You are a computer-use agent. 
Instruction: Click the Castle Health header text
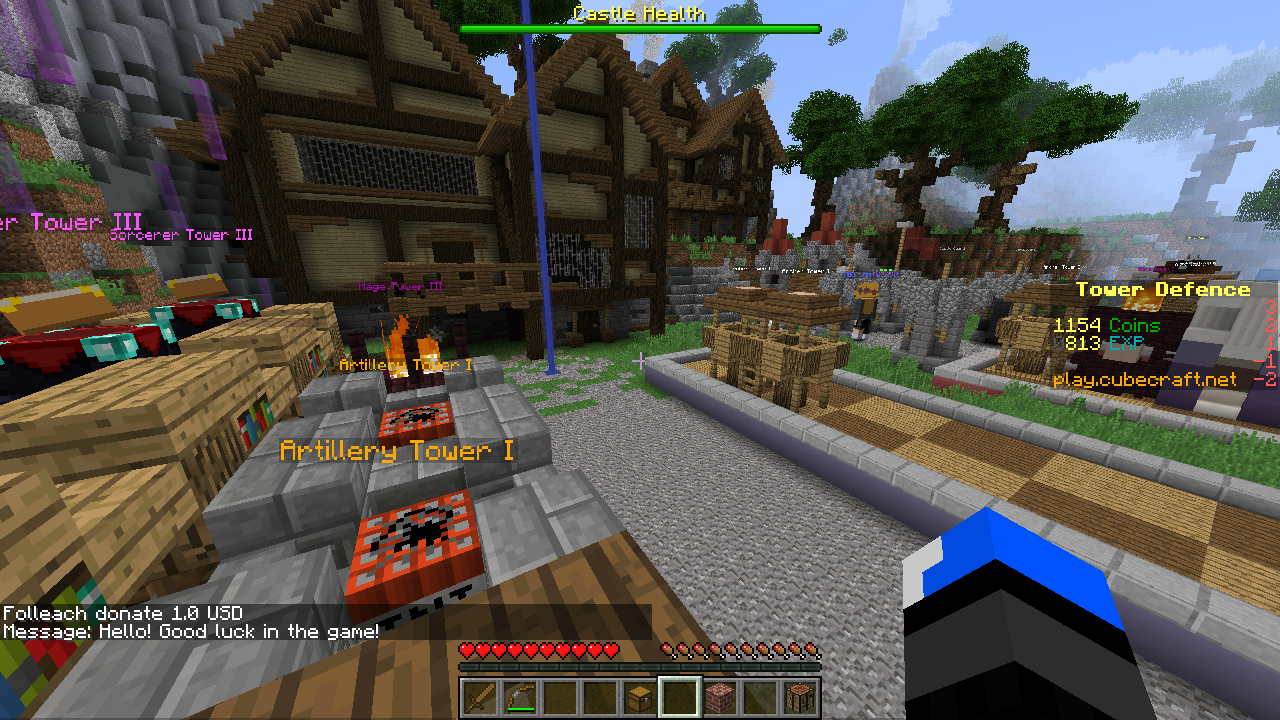[638, 13]
